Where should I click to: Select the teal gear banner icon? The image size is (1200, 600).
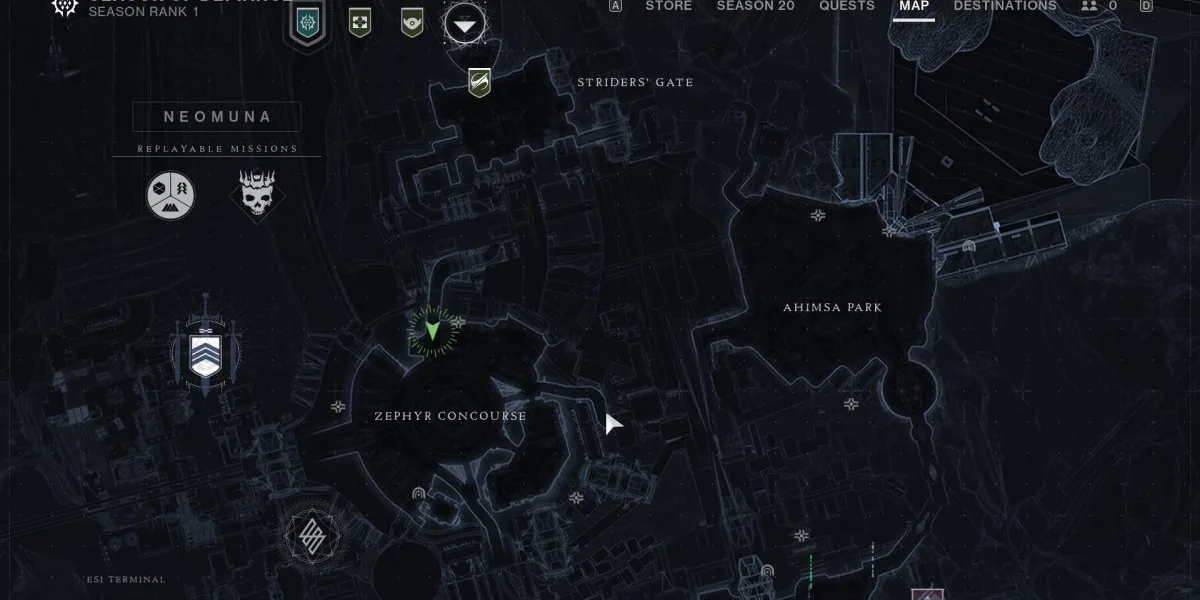309,20
